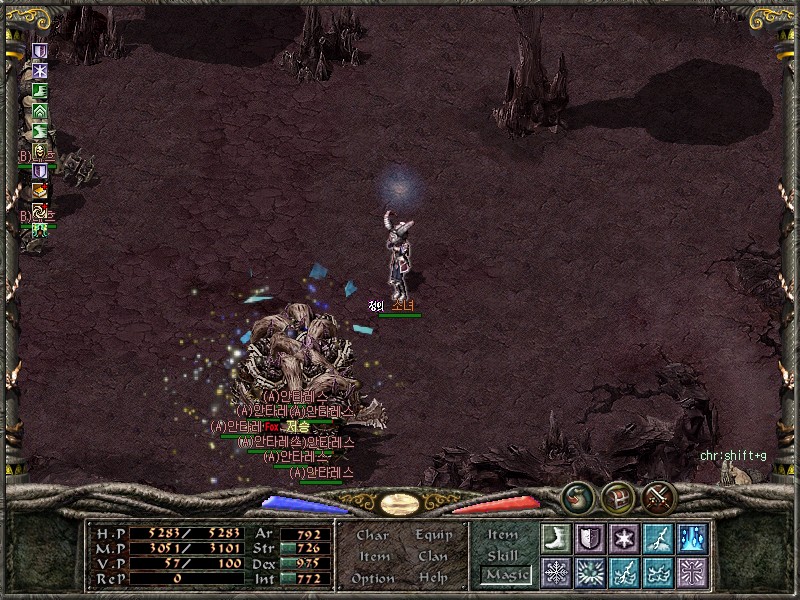800x600 pixels.
Task: Switch to the Skill tab
Action: pyautogui.click(x=503, y=555)
